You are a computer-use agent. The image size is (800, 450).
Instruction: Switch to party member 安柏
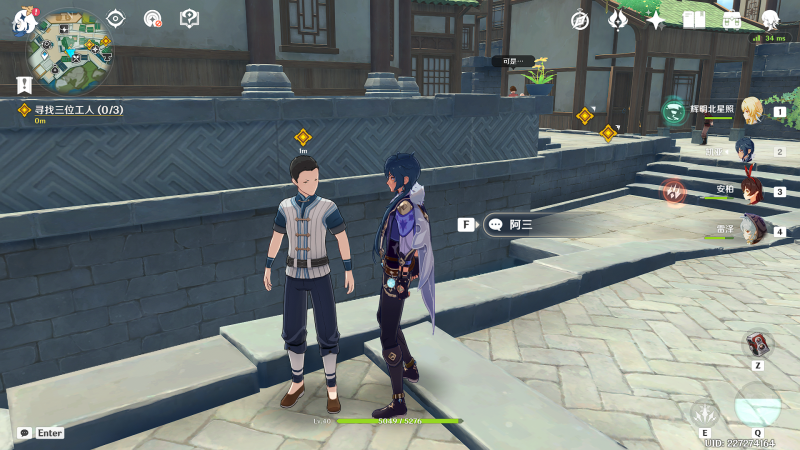[x=752, y=190]
